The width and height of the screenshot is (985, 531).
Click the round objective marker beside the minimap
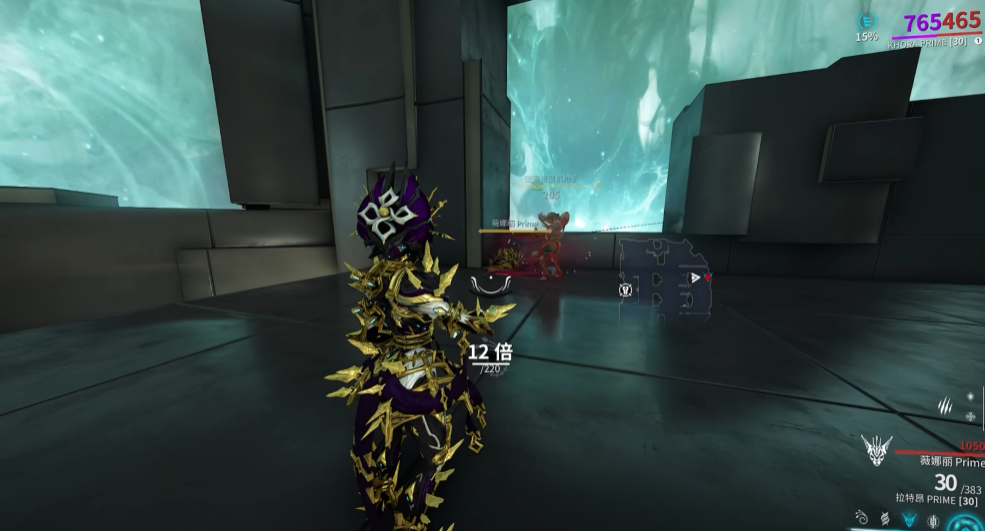[x=625, y=290]
